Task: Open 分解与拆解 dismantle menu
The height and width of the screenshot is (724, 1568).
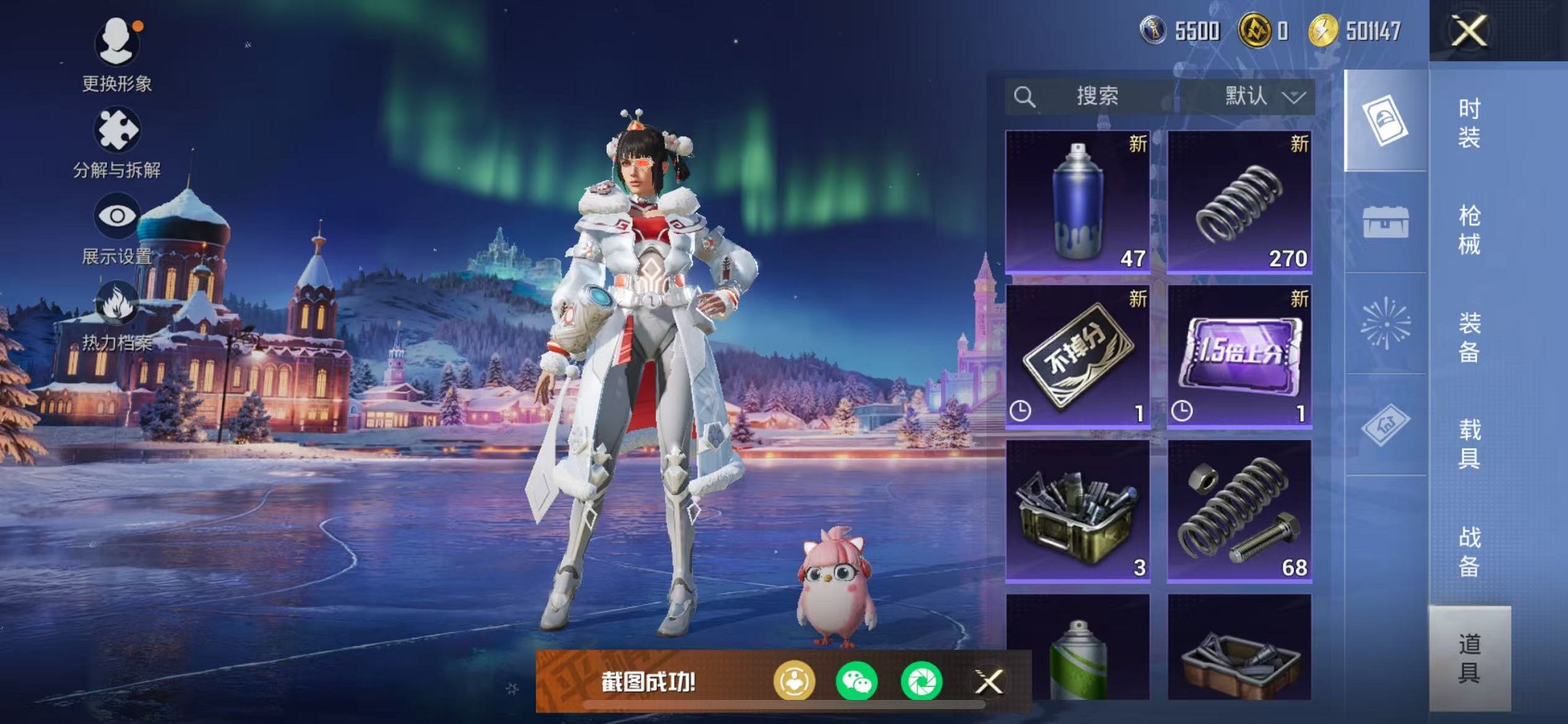Action: pyautogui.click(x=117, y=143)
